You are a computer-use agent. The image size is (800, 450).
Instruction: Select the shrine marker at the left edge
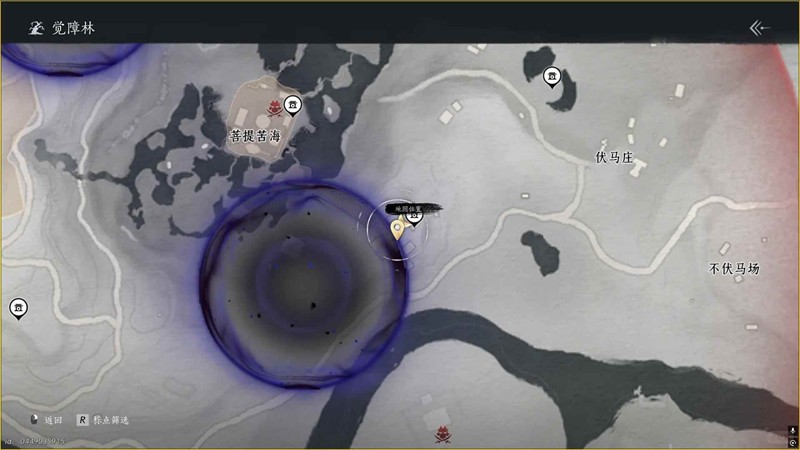[x=18, y=308]
